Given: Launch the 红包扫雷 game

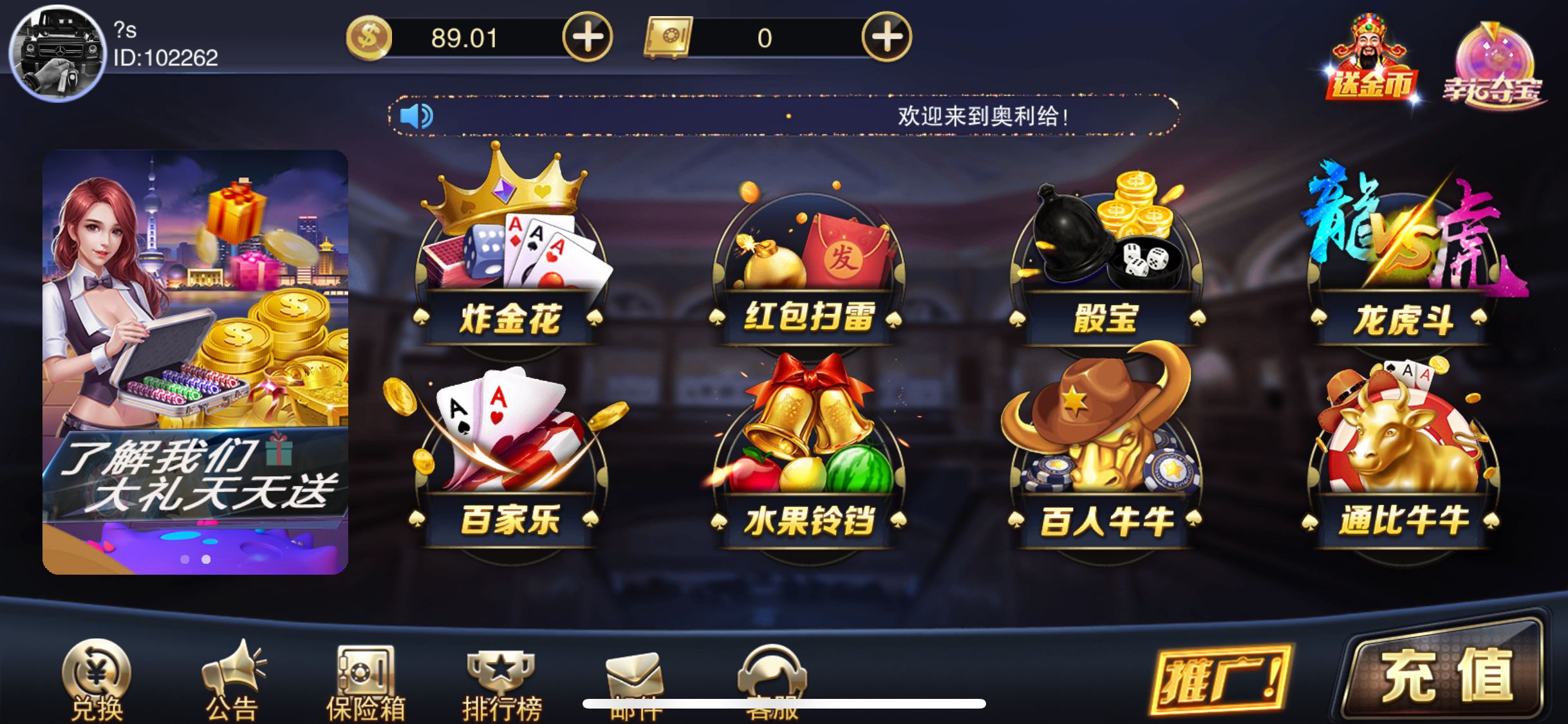Looking at the screenshot, I should [x=808, y=257].
